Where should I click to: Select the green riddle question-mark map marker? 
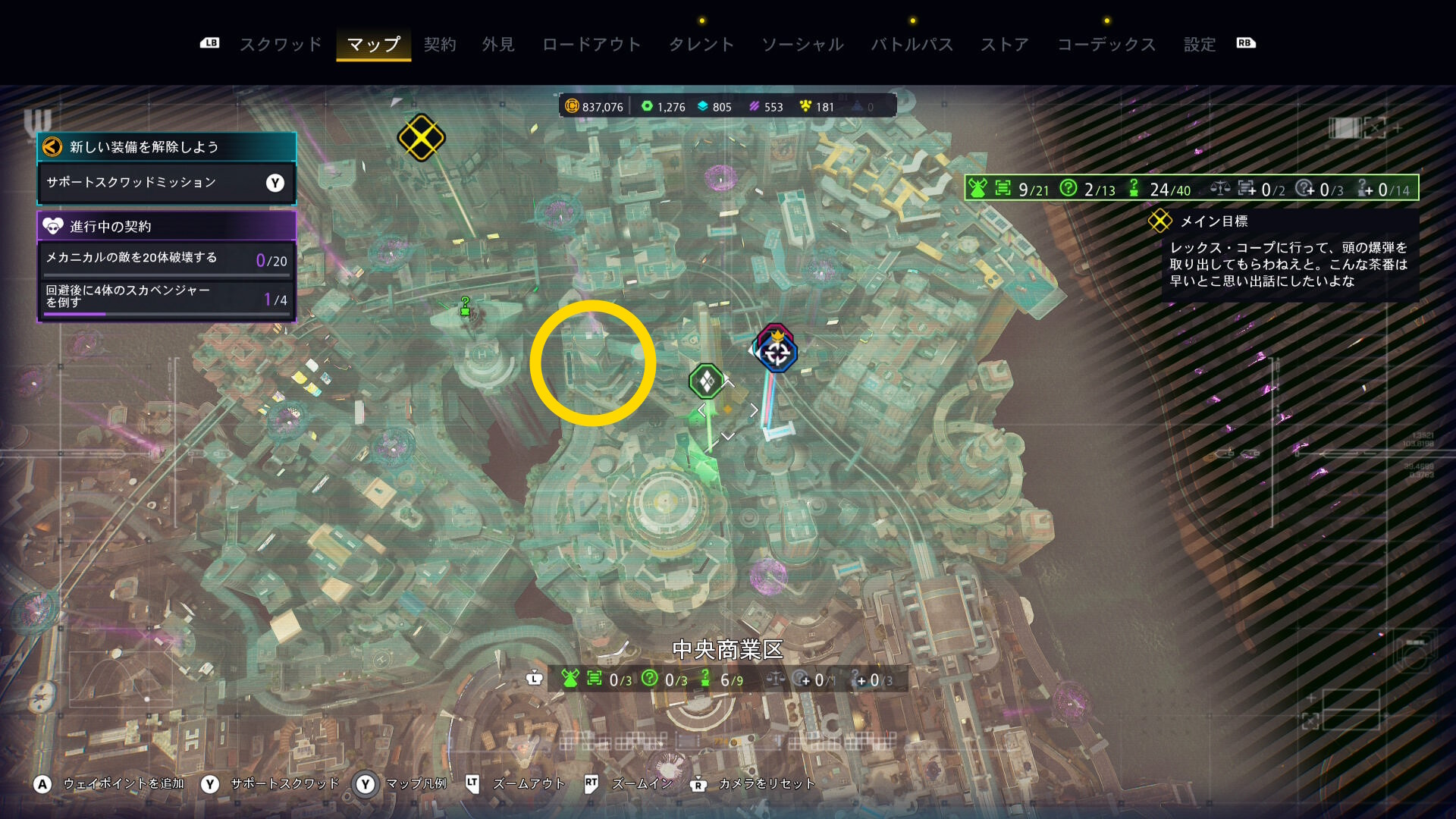(465, 306)
